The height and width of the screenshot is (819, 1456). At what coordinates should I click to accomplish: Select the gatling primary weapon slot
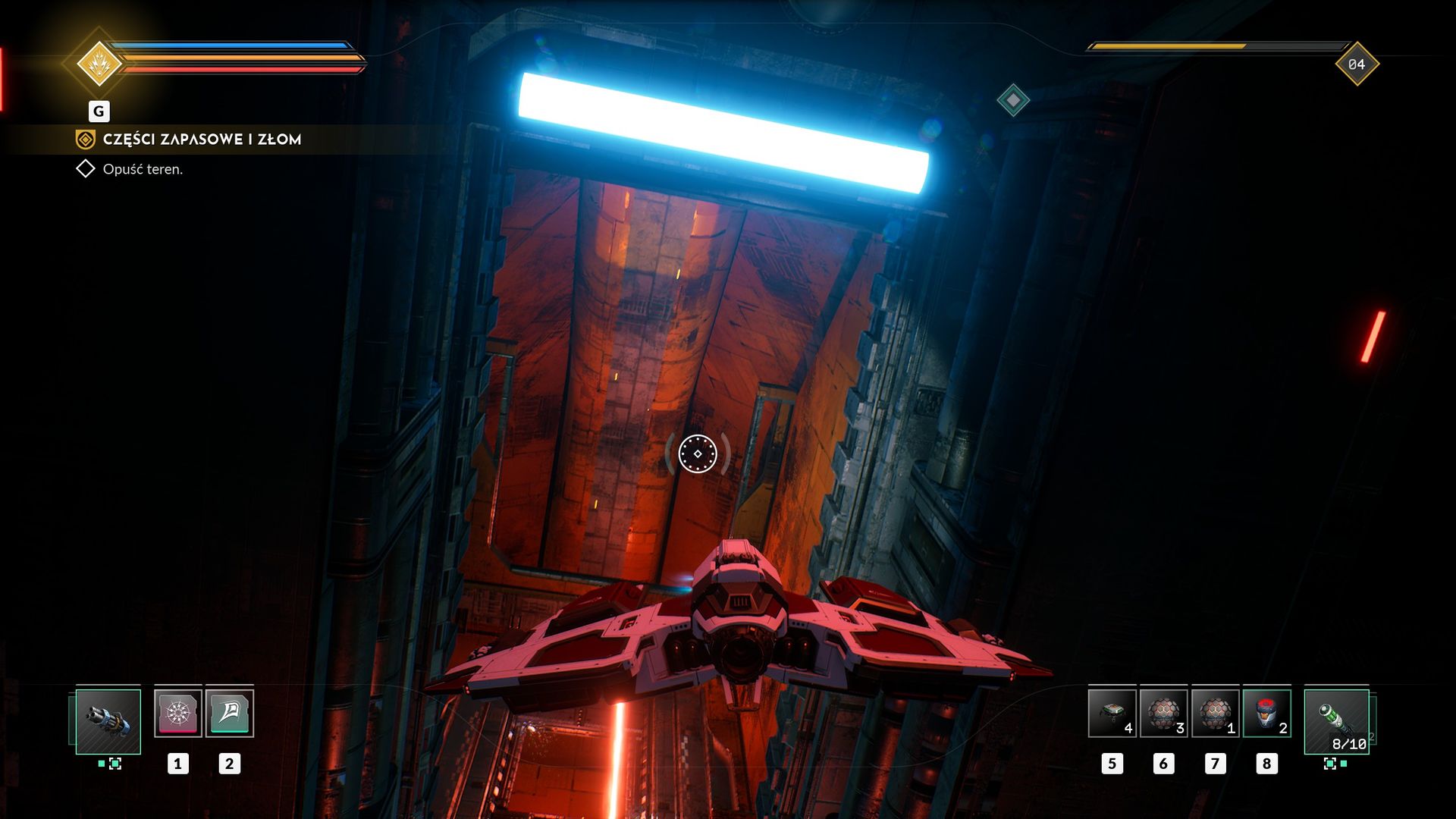pos(108,721)
